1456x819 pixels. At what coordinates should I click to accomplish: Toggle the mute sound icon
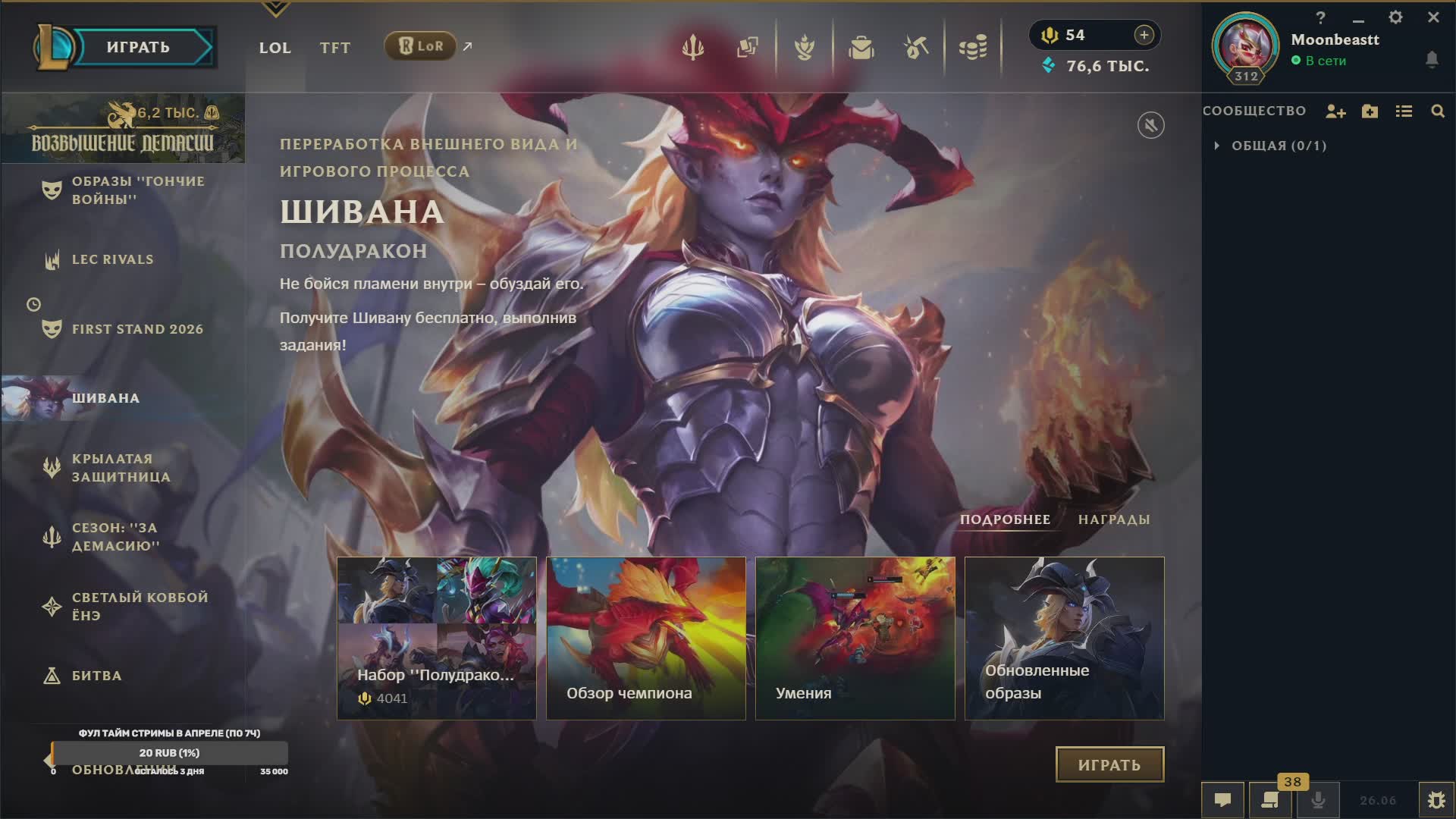tap(1150, 125)
